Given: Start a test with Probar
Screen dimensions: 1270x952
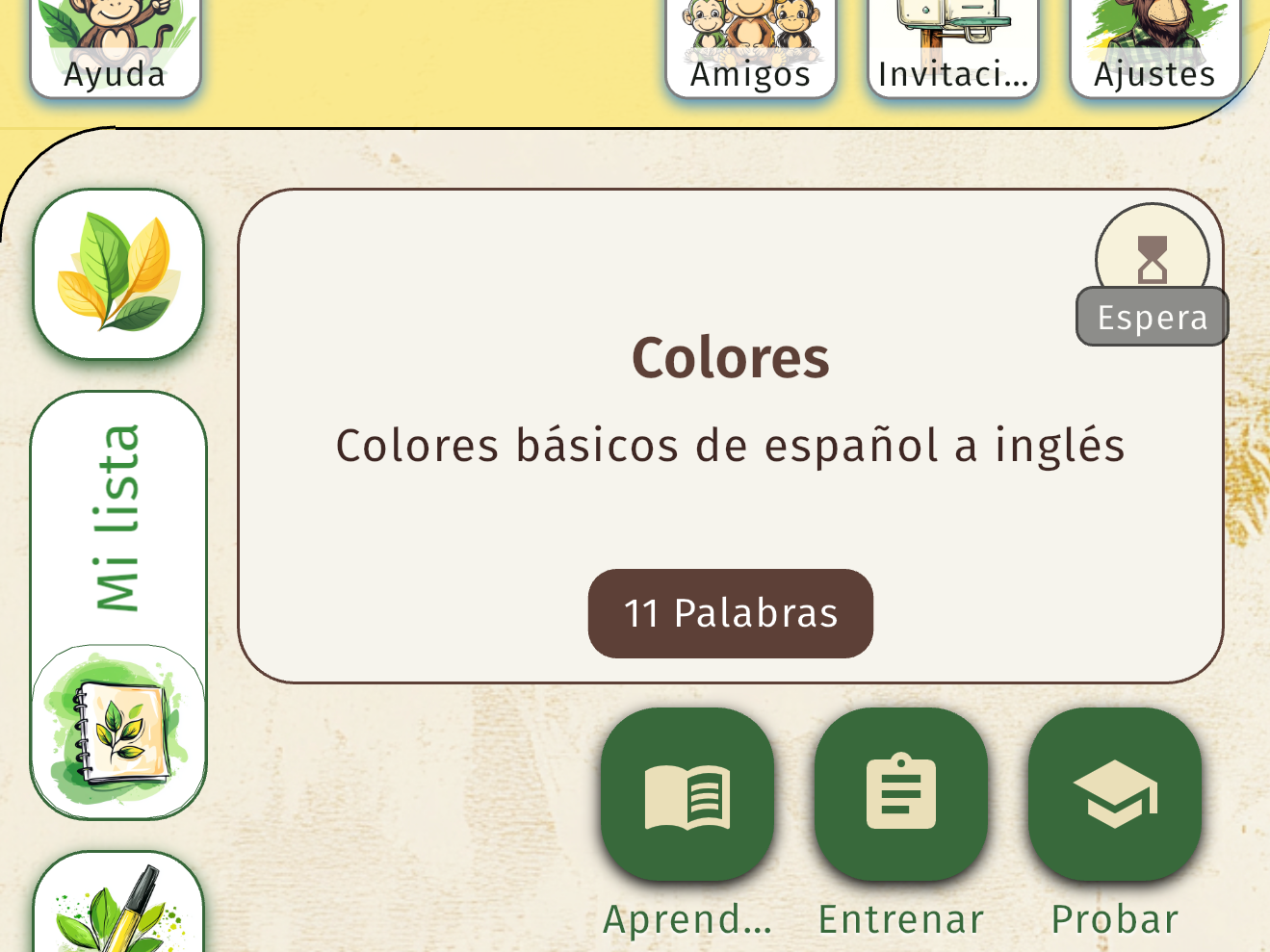Looking at the screenshot, I should 1115,917.
